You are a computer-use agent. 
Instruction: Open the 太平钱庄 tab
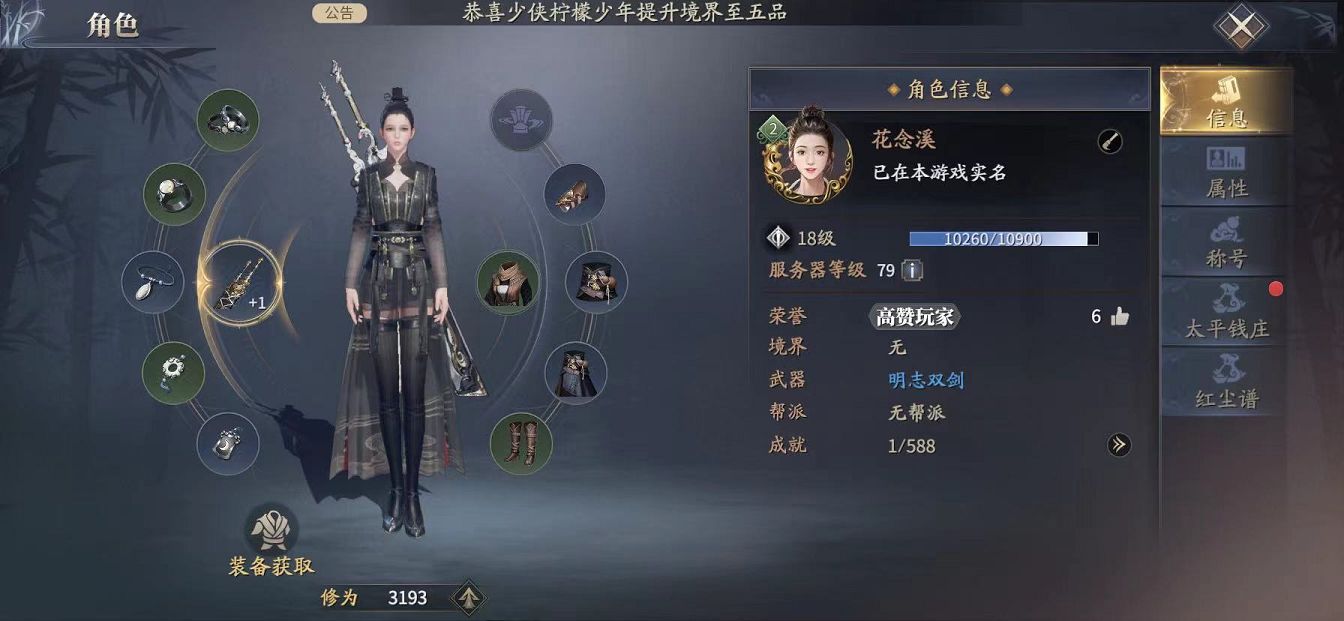(1226, 312)
